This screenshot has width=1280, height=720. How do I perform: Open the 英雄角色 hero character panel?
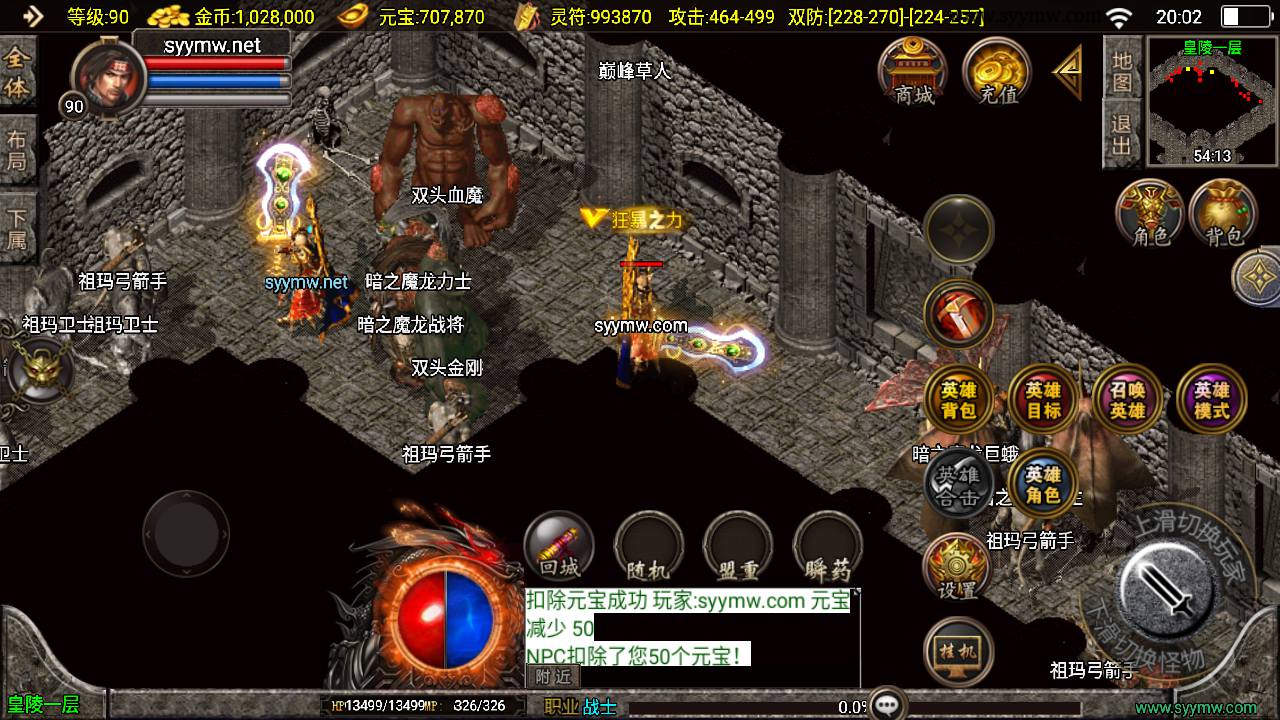click(1042, 485)
